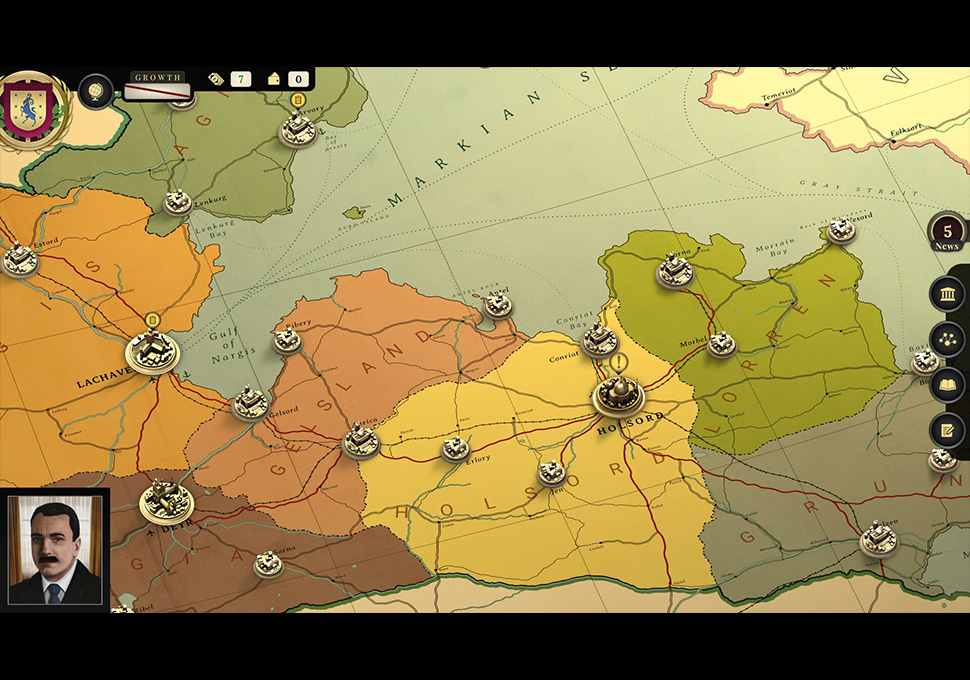Open the president's portrait
The width and height of the screenshot is (970, 680).
55,550
